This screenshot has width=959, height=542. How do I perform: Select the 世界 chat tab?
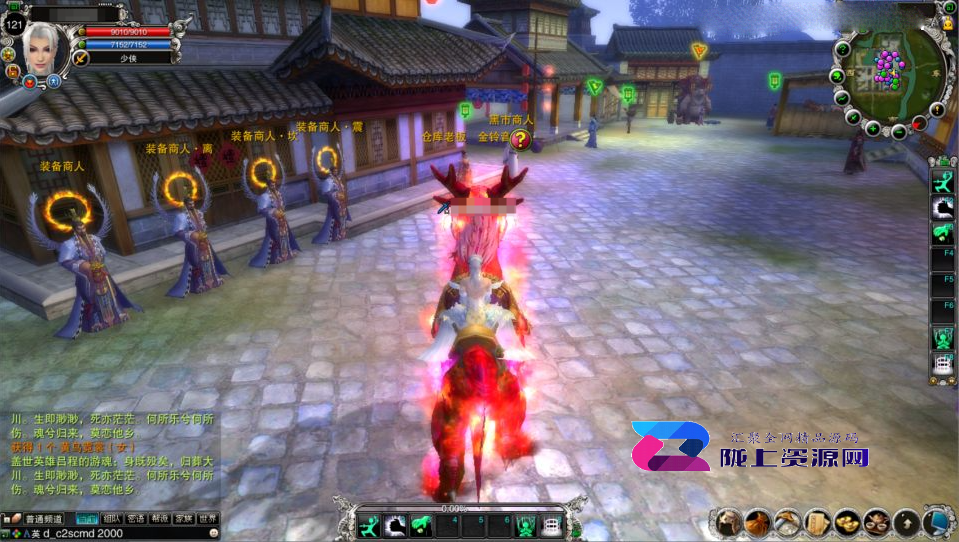click(207, 519)
